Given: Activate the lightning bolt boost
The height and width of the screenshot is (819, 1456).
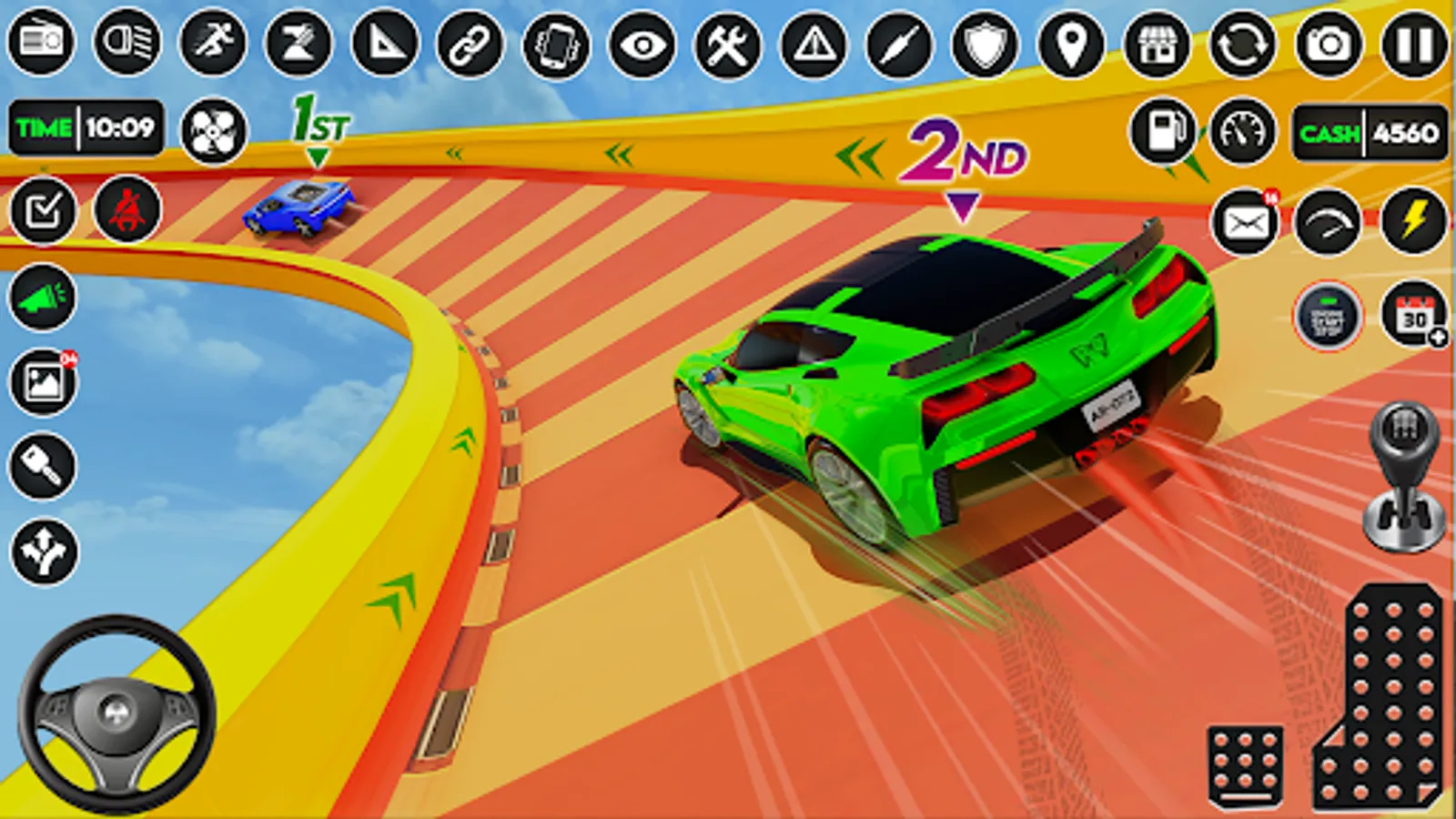Looking at the screenshot, I should point(1413,221).
